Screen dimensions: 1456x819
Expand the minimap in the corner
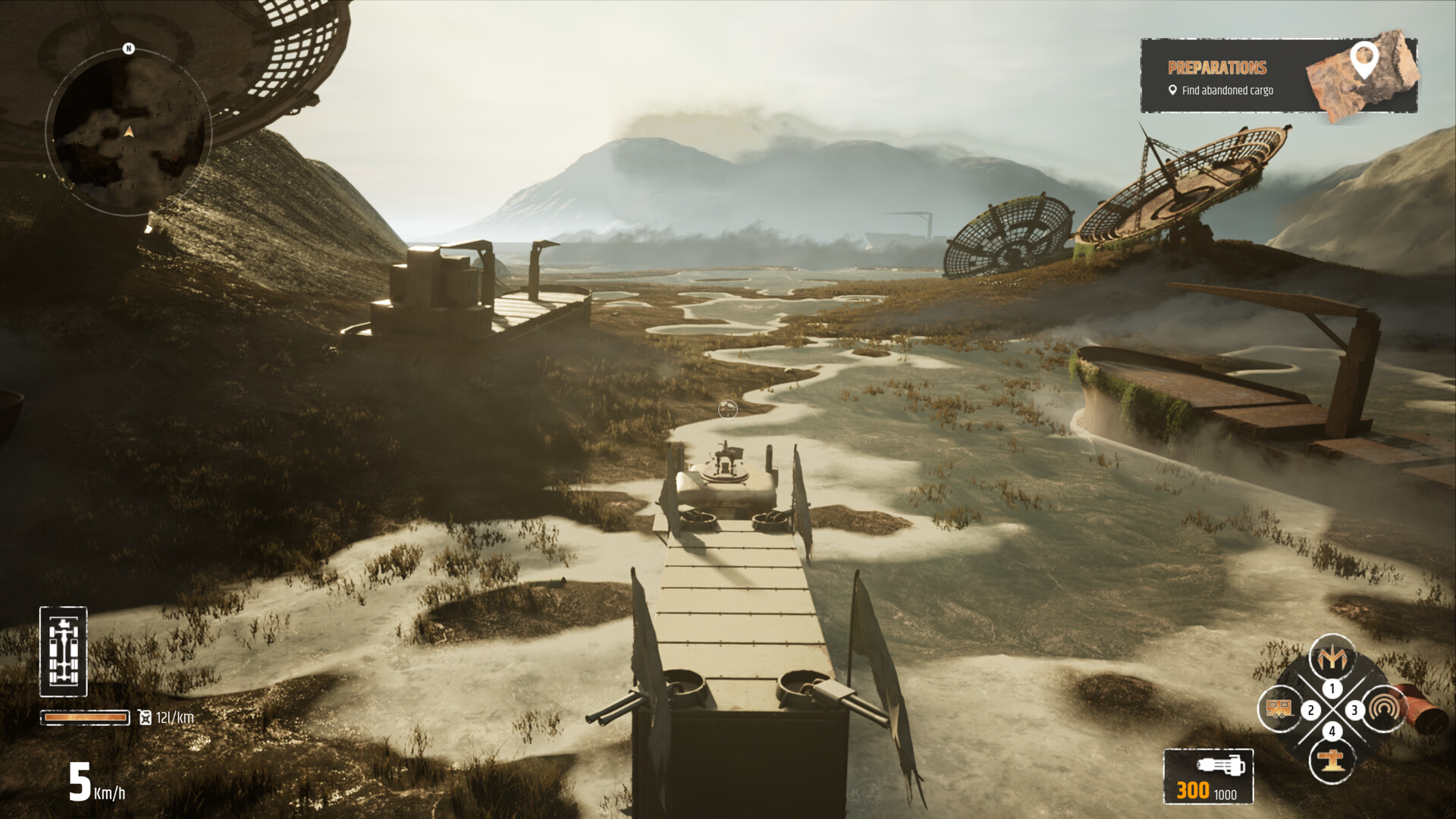coord(129,130)
